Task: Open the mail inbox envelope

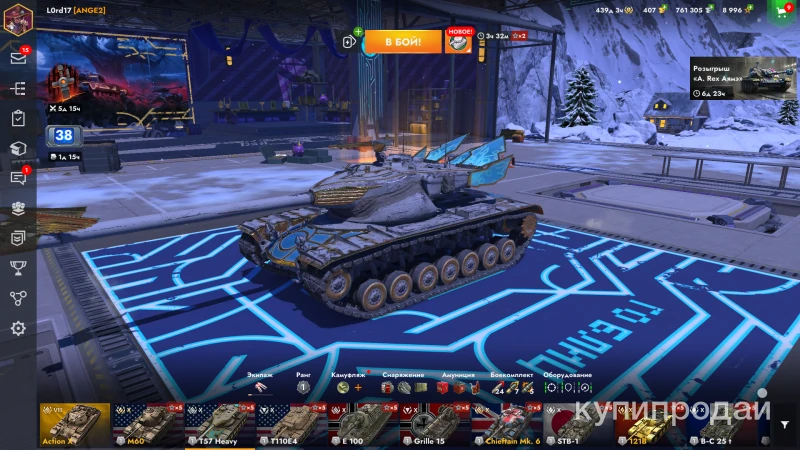Action: coord(18,57)
